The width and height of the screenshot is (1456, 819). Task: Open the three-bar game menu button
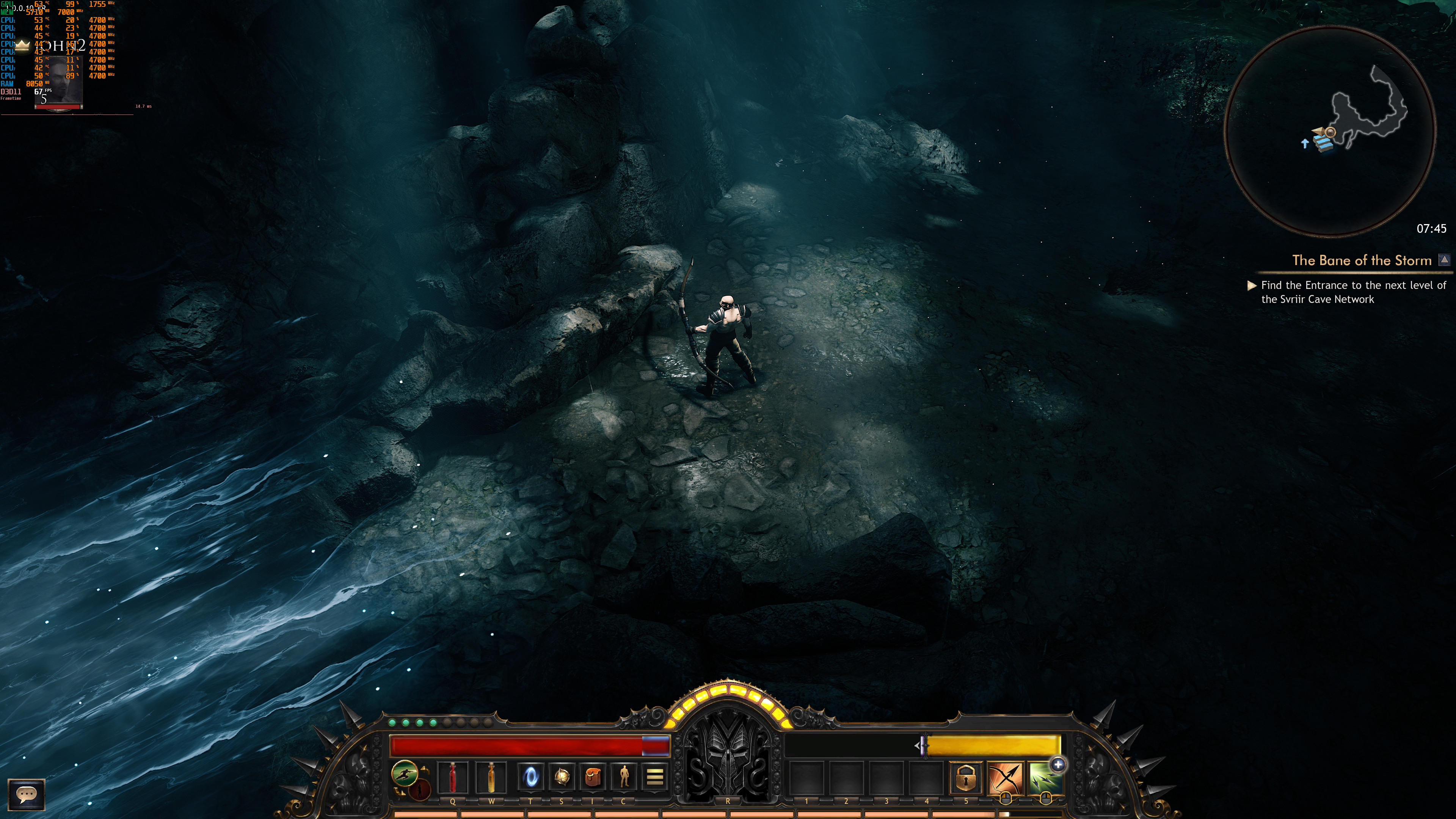tap(654, 777)
